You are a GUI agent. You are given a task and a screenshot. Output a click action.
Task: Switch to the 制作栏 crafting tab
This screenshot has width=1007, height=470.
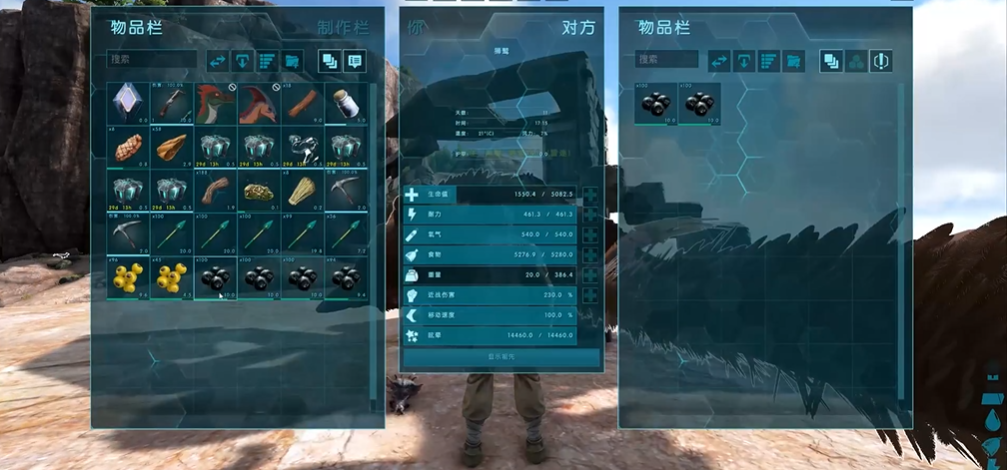(x=342, y=28)
